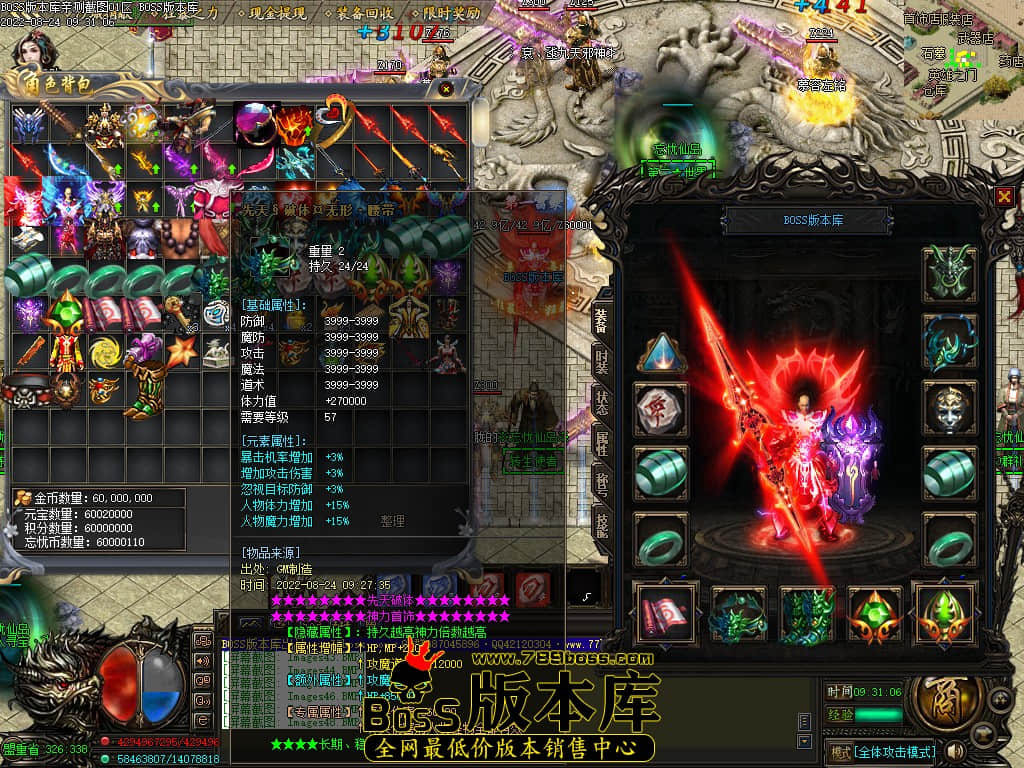Image resolution: width=1024 pixels, height=768 pixels.
Task: Switch to the 时装 fashion tab
Action: tap(601, 366)
